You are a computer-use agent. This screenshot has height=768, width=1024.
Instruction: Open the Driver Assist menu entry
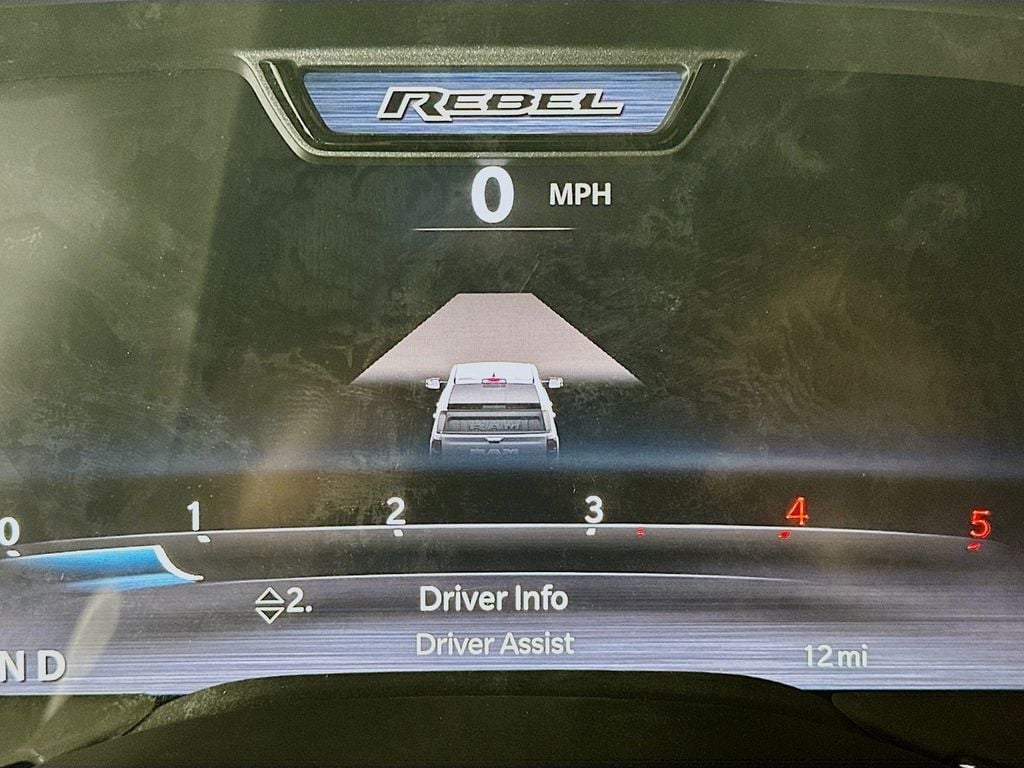(x=495, y=644)
